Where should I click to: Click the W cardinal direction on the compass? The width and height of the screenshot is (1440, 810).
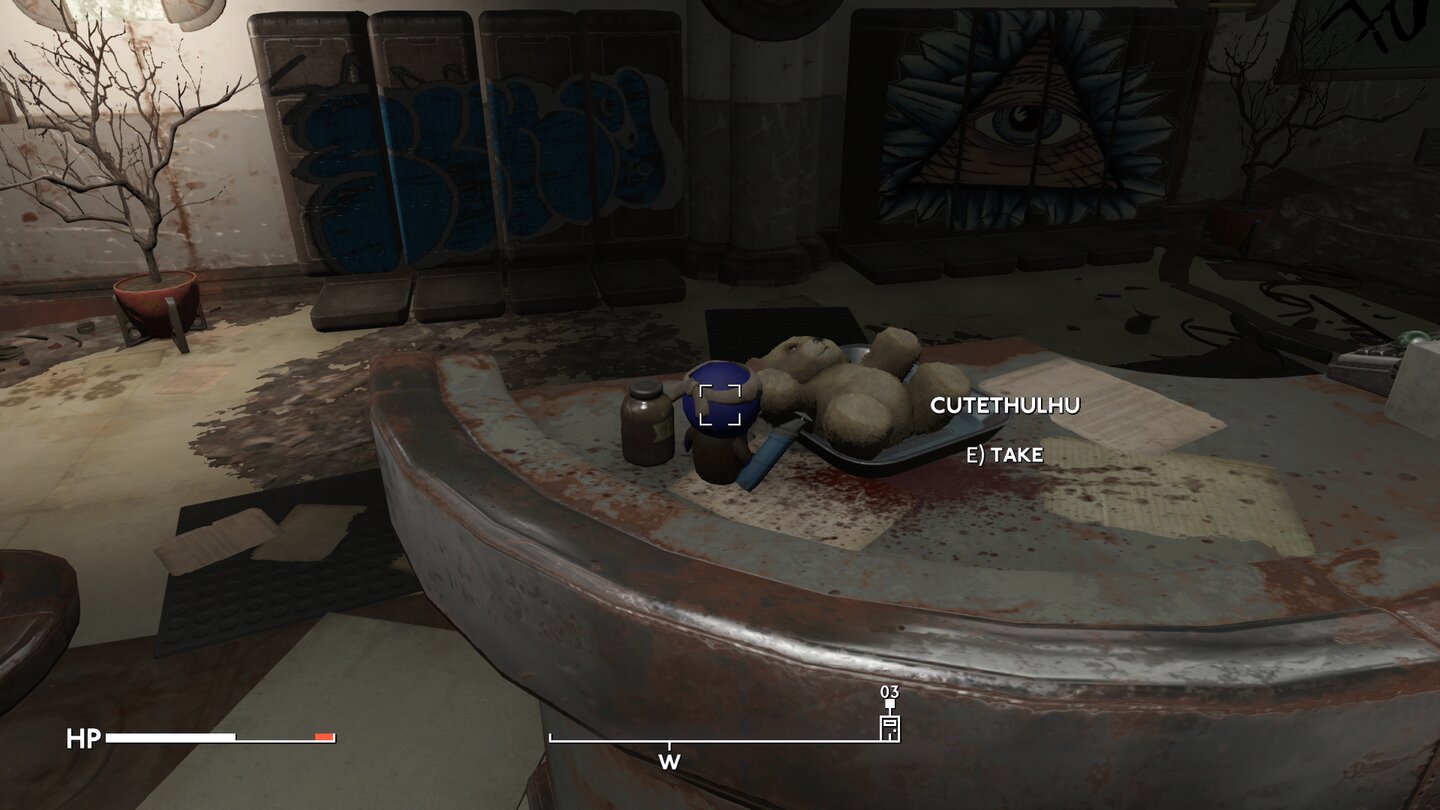coord(667,761)
